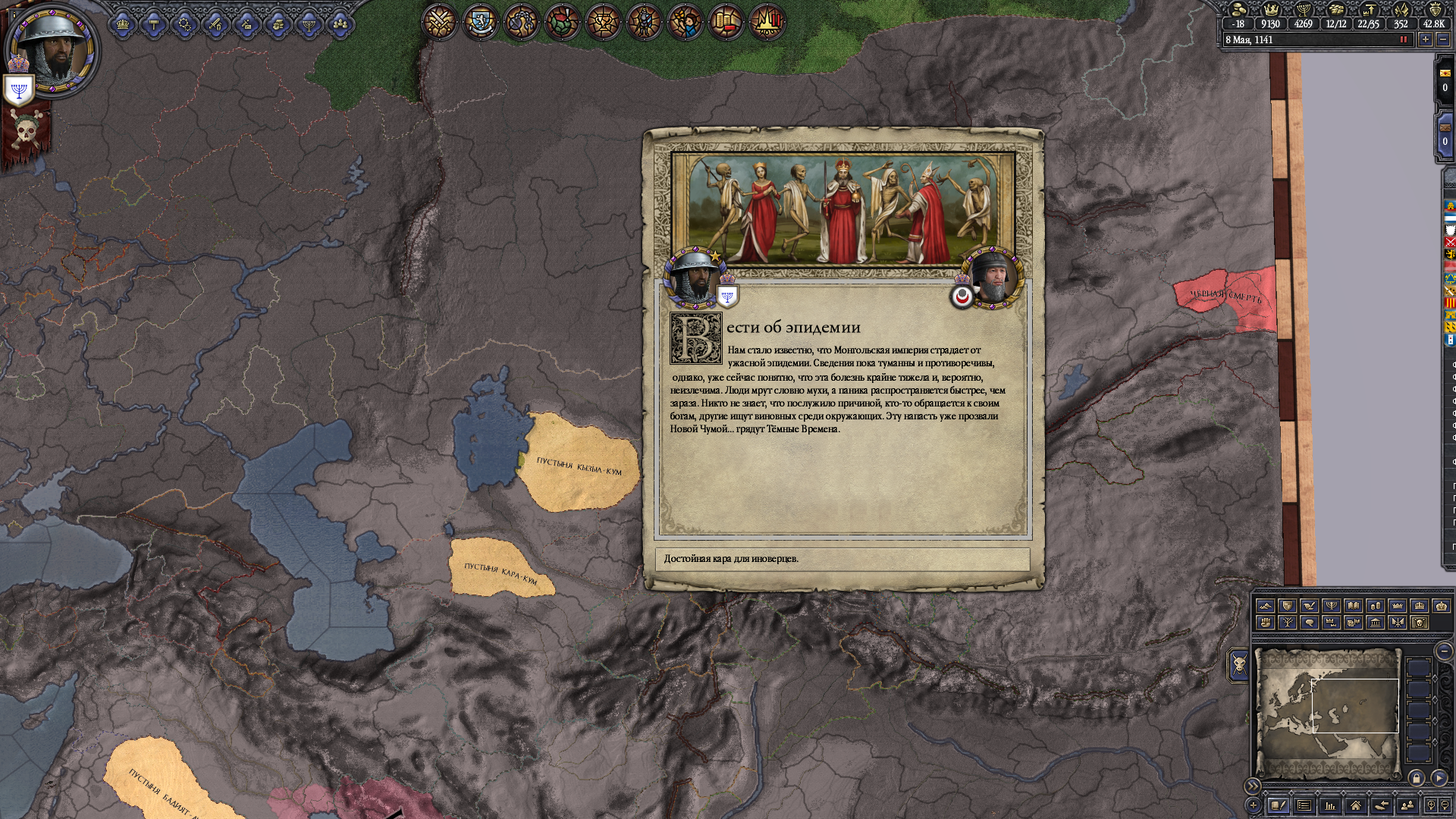Open the menorah religion tab
This screenshot has width=1456, height=819.
point(309,25)
